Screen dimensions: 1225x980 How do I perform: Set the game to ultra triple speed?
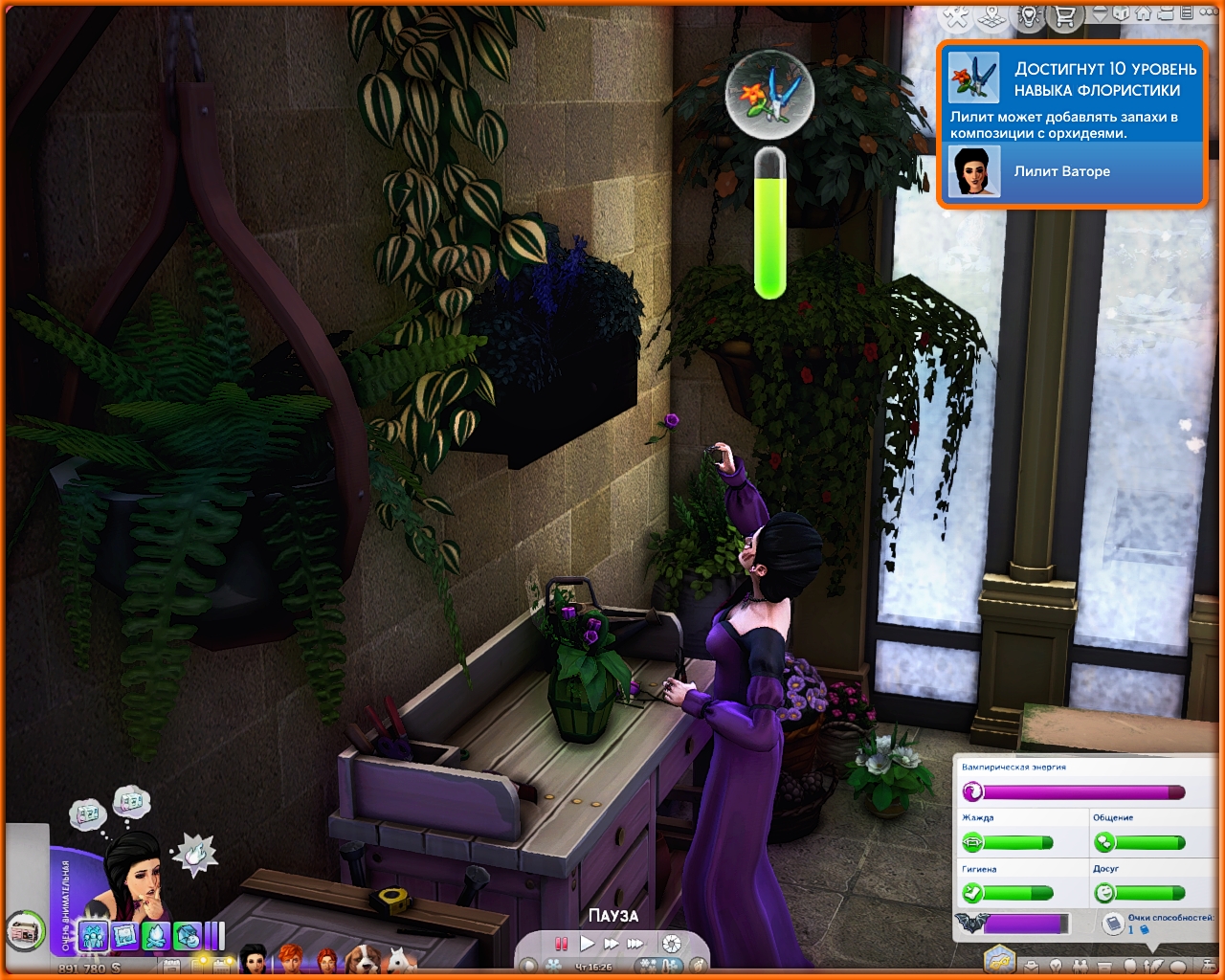(635, 944)
